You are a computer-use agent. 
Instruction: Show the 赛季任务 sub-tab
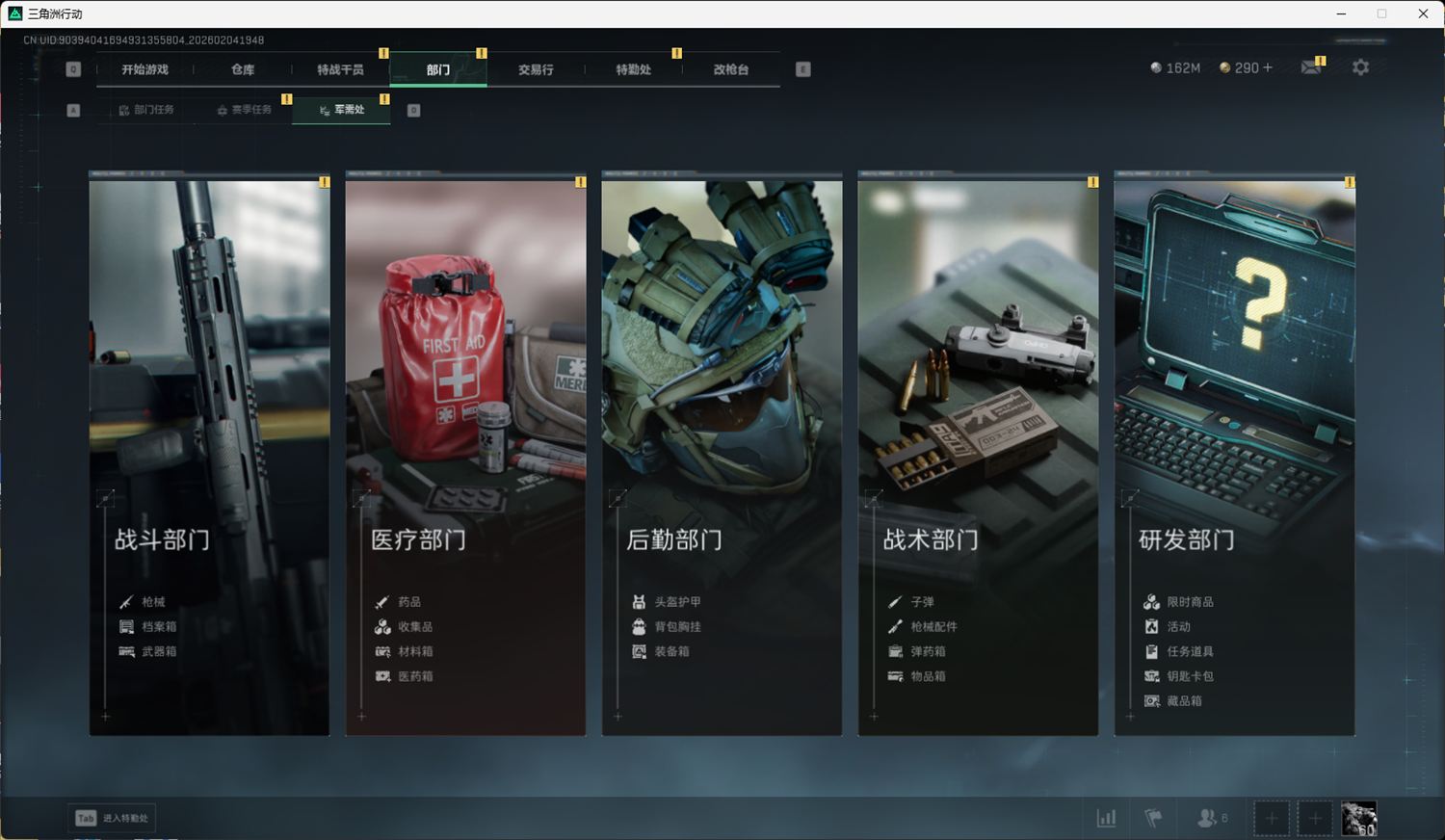tap(244, 110)
